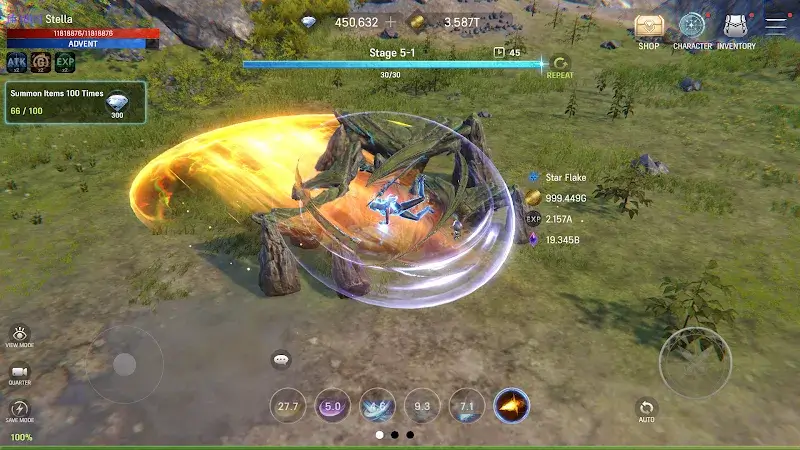800x450 pixels.
Task: Tap the main attack button
Action: pyautogui.click(x=695, y=362)
